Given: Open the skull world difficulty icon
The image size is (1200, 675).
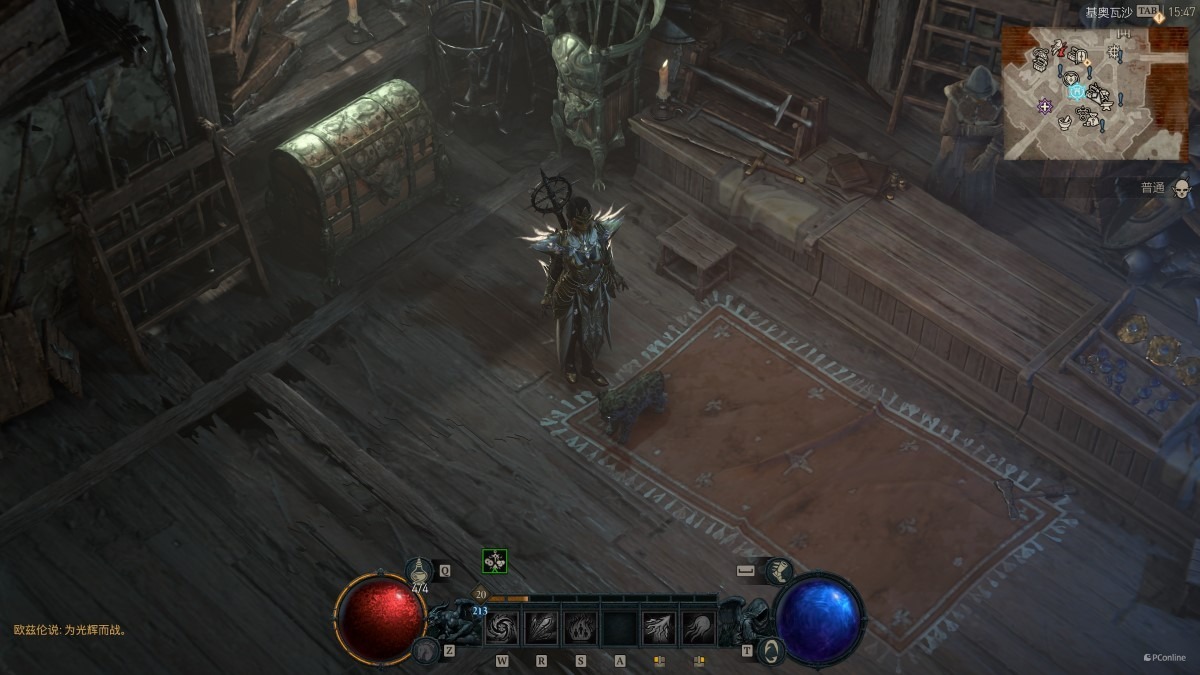Looking at the screenshot, I should click(x=1181, y=188).
